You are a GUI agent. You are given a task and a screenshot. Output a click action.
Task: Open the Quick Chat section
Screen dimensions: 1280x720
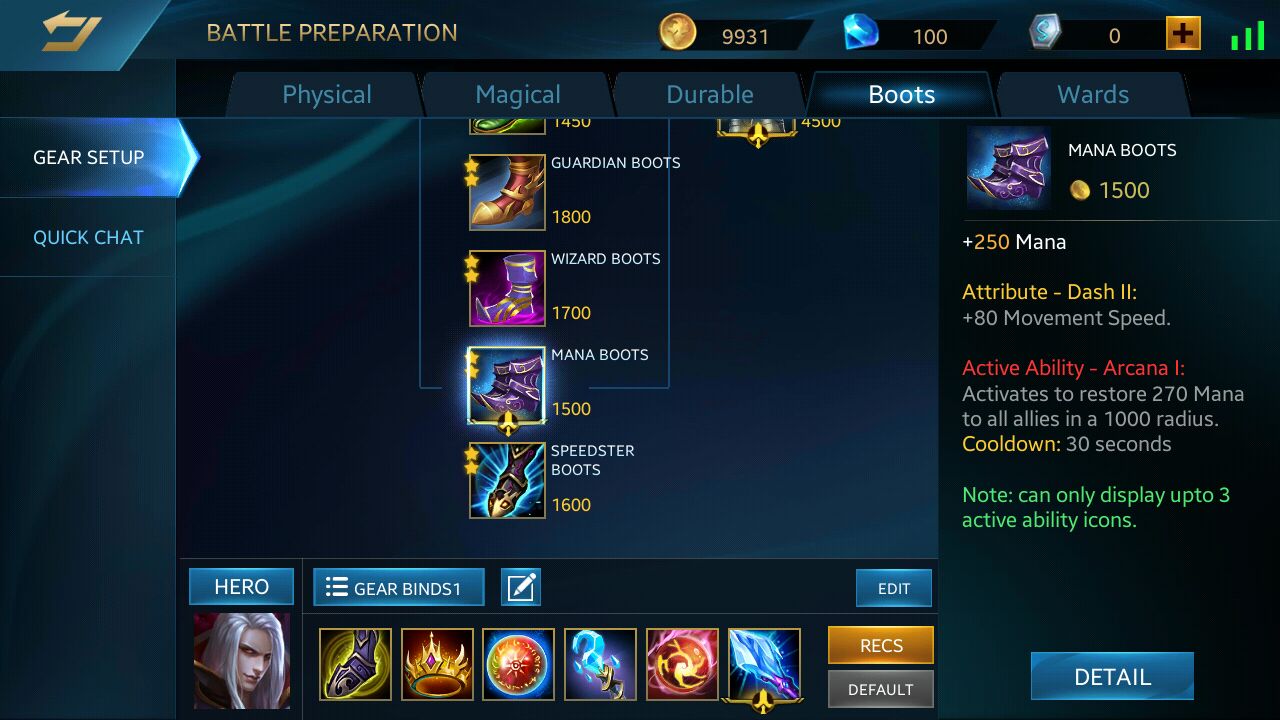88,237
